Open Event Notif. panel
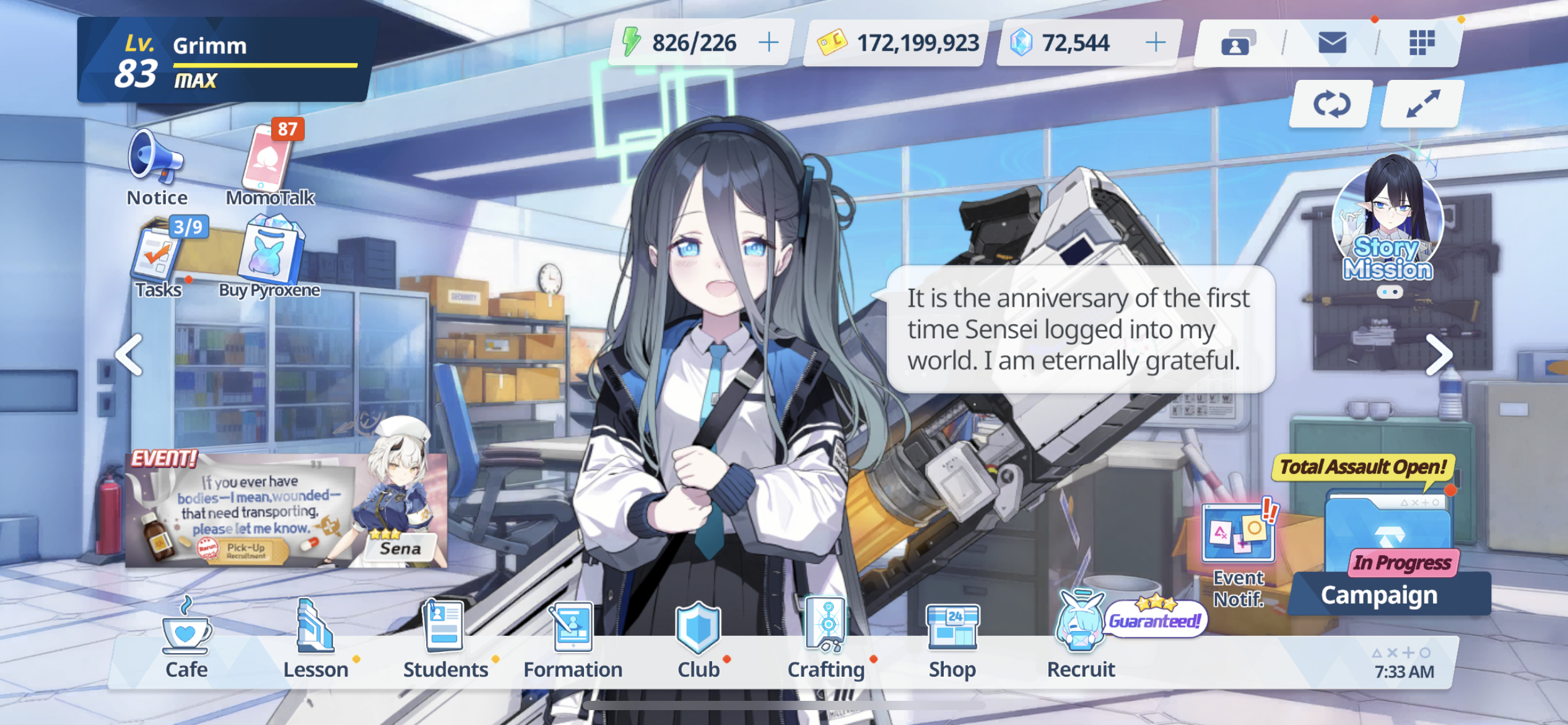Image resolution: width=1568 pixels, height=725 pixels. click(x=1239, y=551)
